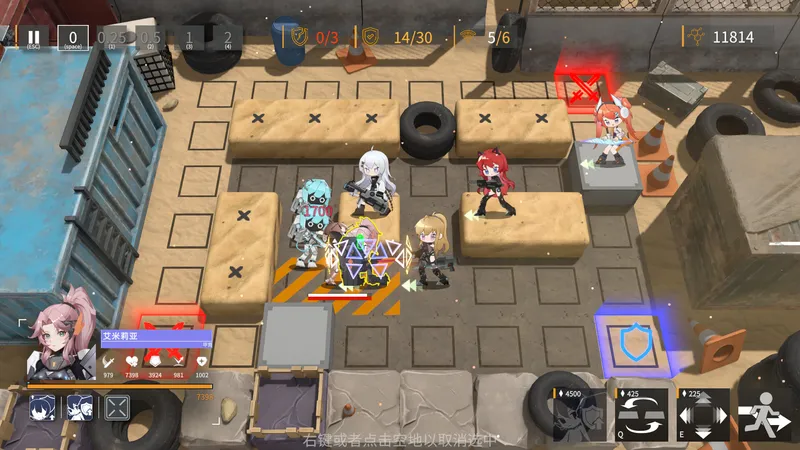Viewport: 800px width, 450px height.
Task: Click the square crosshair focus icon
Action: point(118,408)
